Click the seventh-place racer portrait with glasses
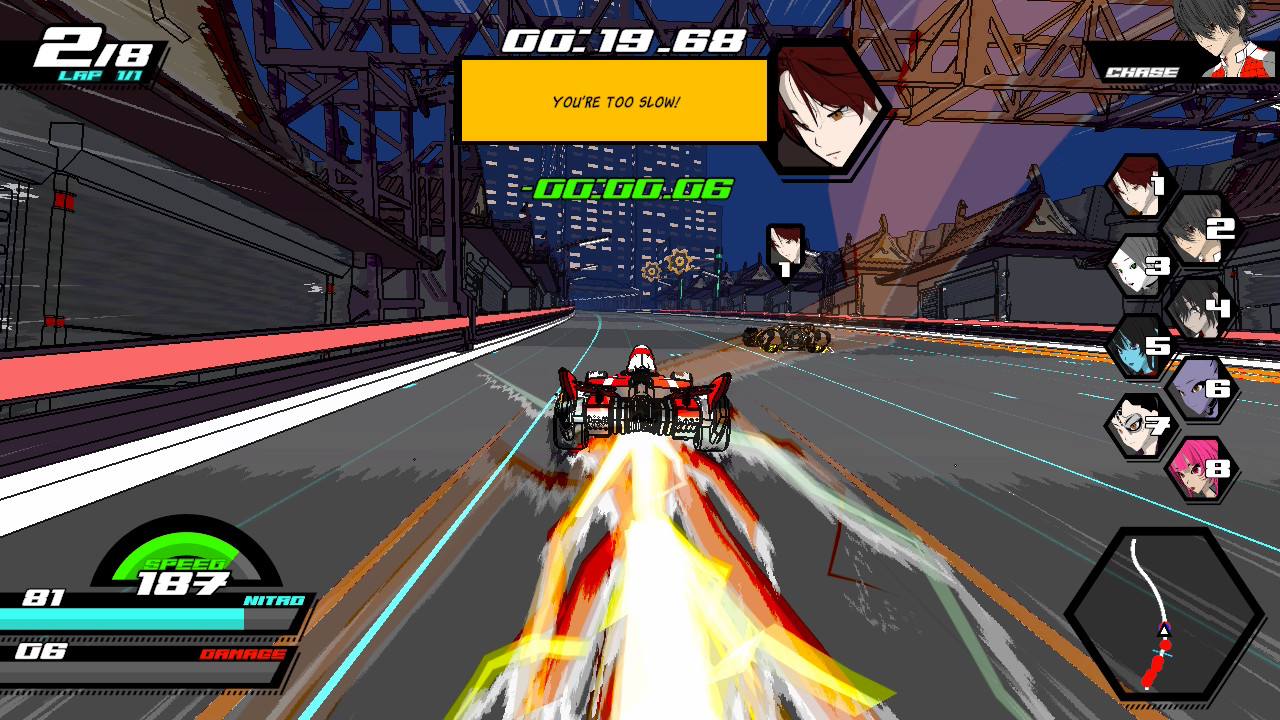The height and width of the screenshot is (720, 1280). [x=1139, y=426]
